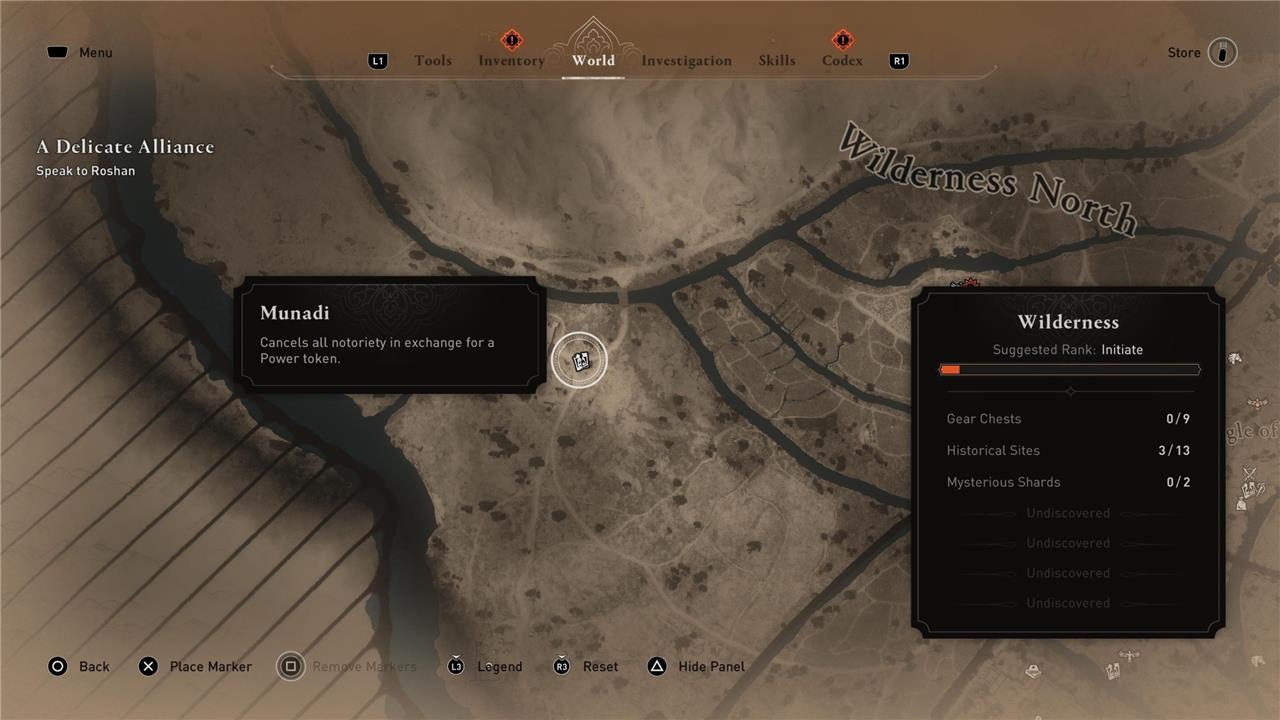Open the Menu option
Viewport: 1280px width, 720px height.
[x=81, y=53]
